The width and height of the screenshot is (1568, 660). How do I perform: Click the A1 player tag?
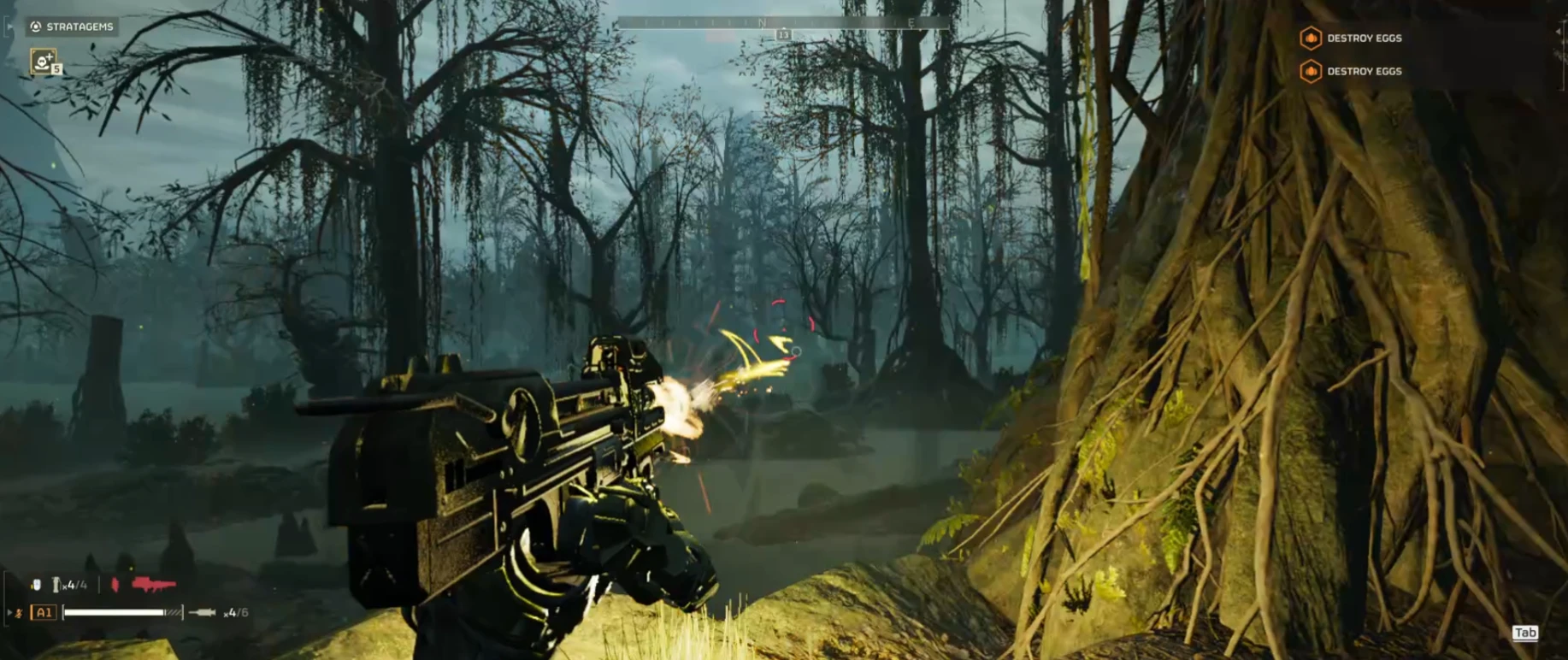tap(44, 612)
